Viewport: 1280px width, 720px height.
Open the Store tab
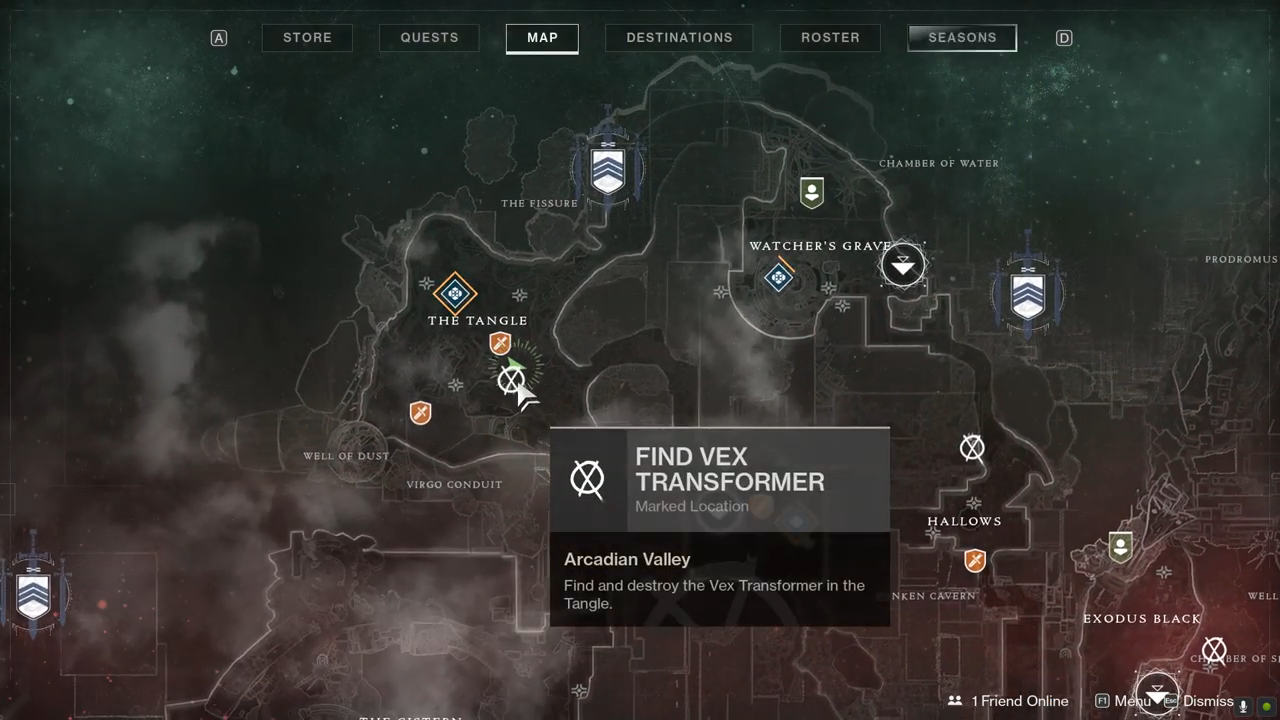307,38
